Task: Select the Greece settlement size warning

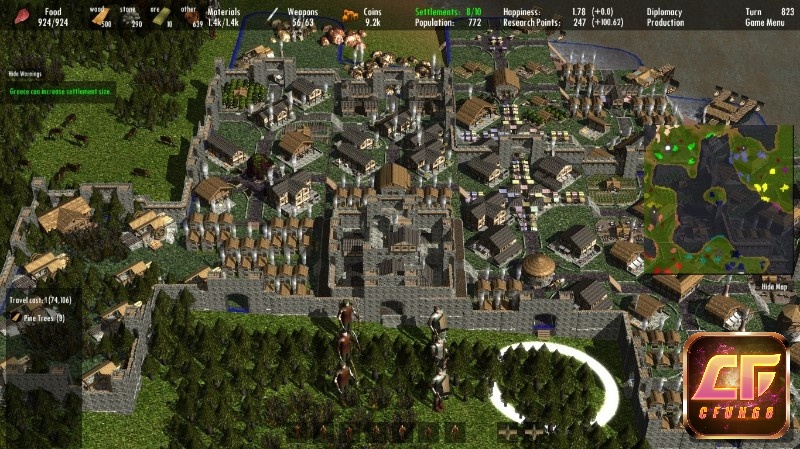Action: pos(60,90)
